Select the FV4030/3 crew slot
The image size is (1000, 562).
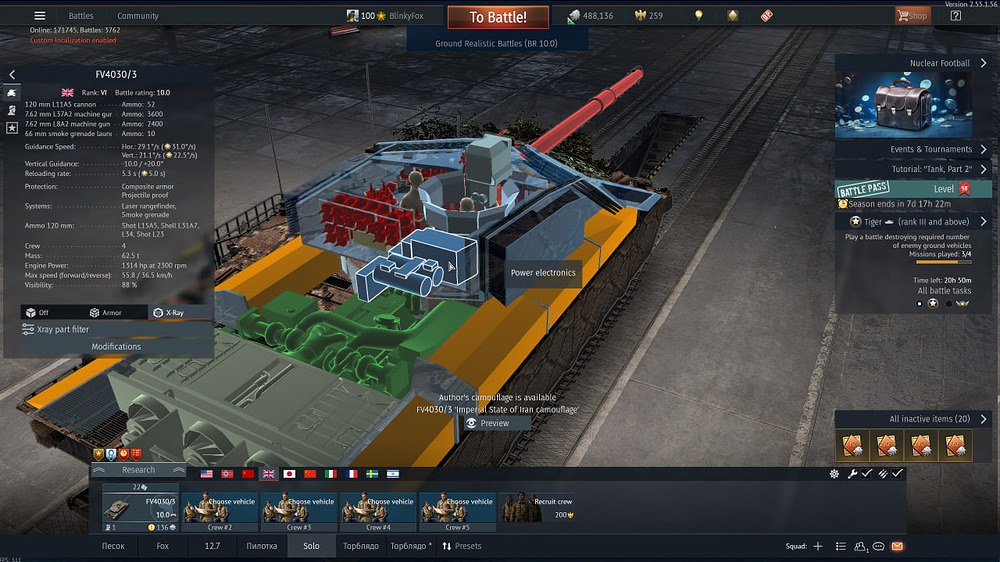tap(140, 507)
